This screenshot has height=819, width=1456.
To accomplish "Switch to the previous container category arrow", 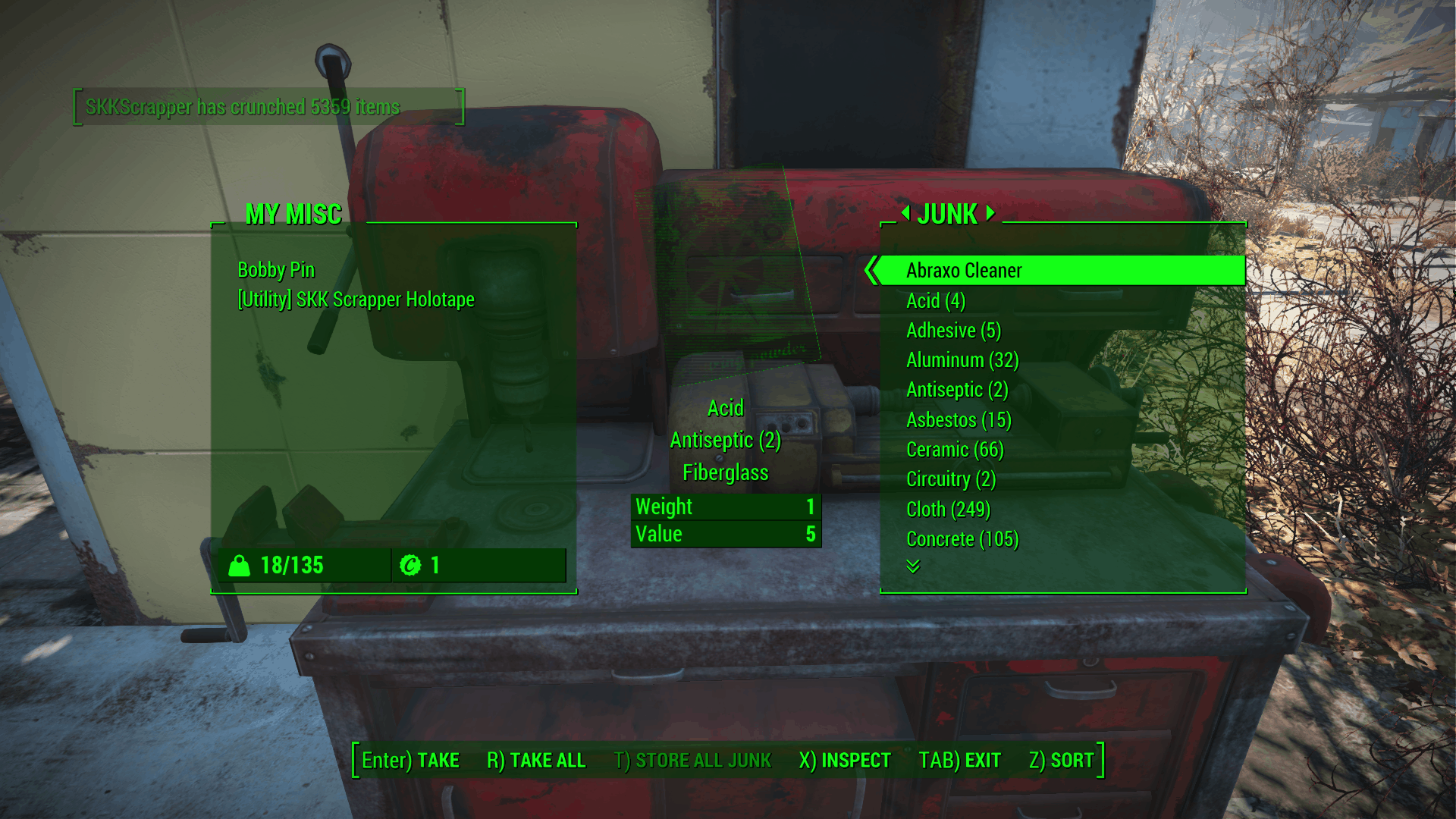I will click(x=905, y=213).
